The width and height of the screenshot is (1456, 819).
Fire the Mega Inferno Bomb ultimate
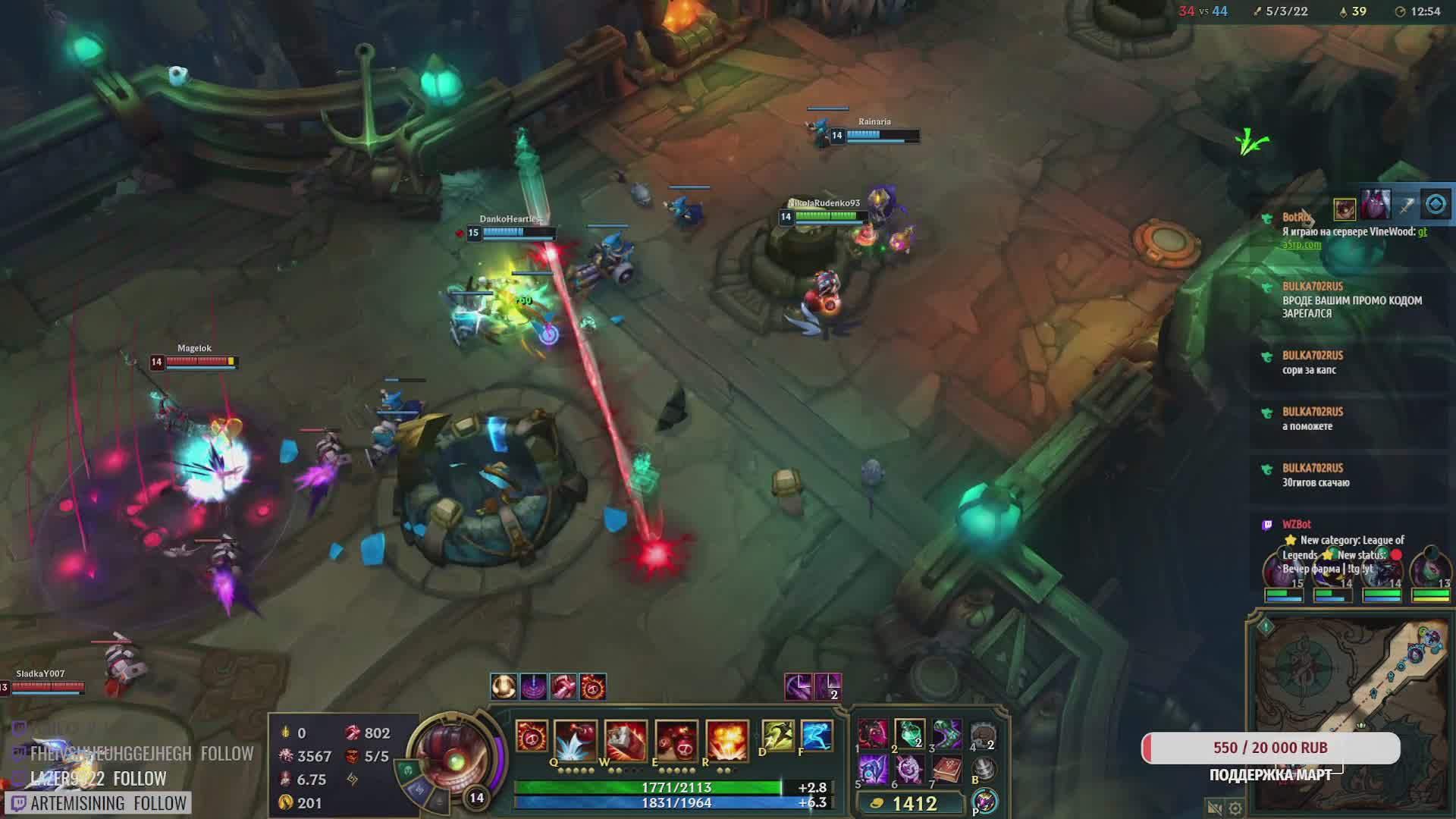point(726,739)
